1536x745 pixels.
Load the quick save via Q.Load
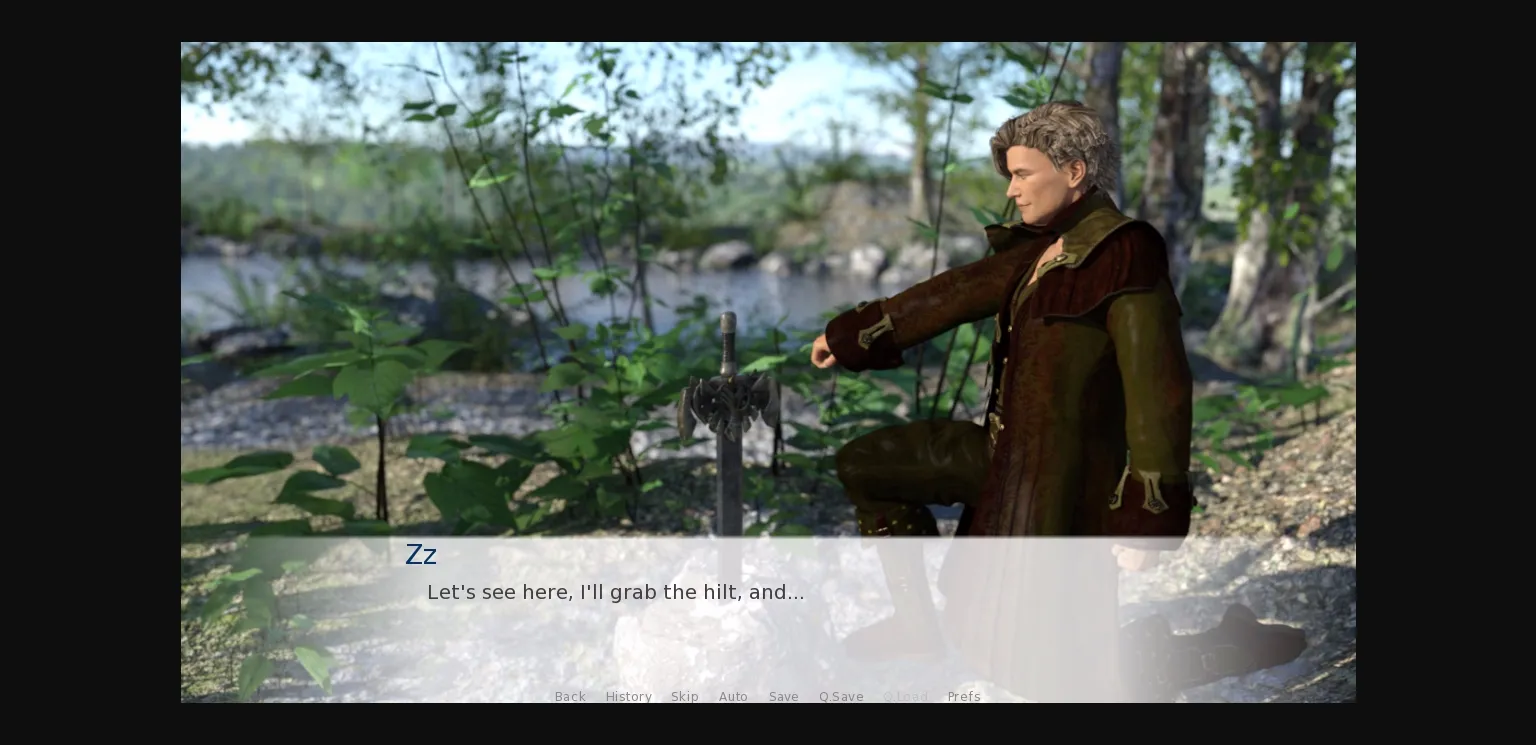coord(906,697)
